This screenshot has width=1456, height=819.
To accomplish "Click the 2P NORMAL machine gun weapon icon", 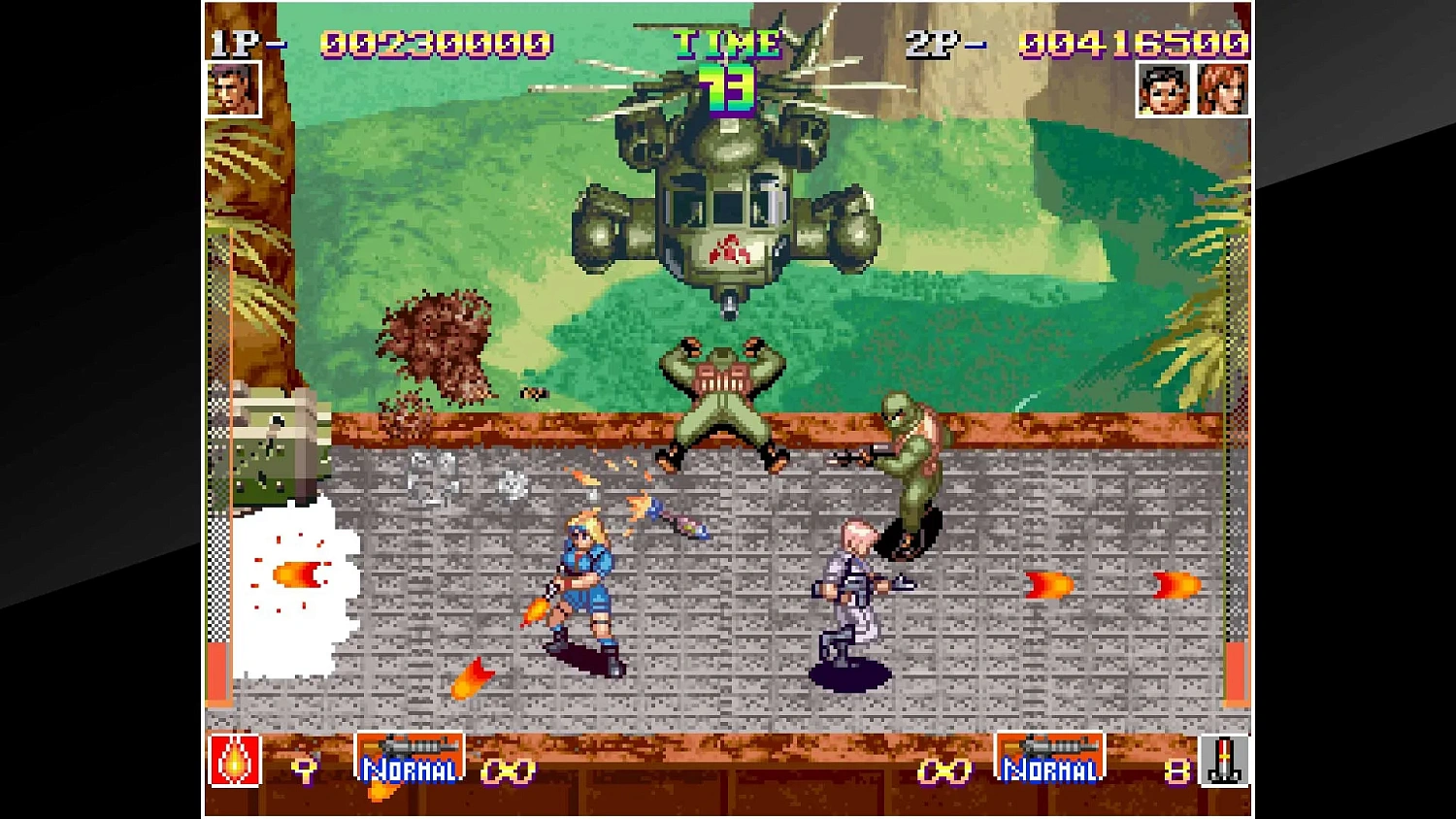I will point(1050,755).
